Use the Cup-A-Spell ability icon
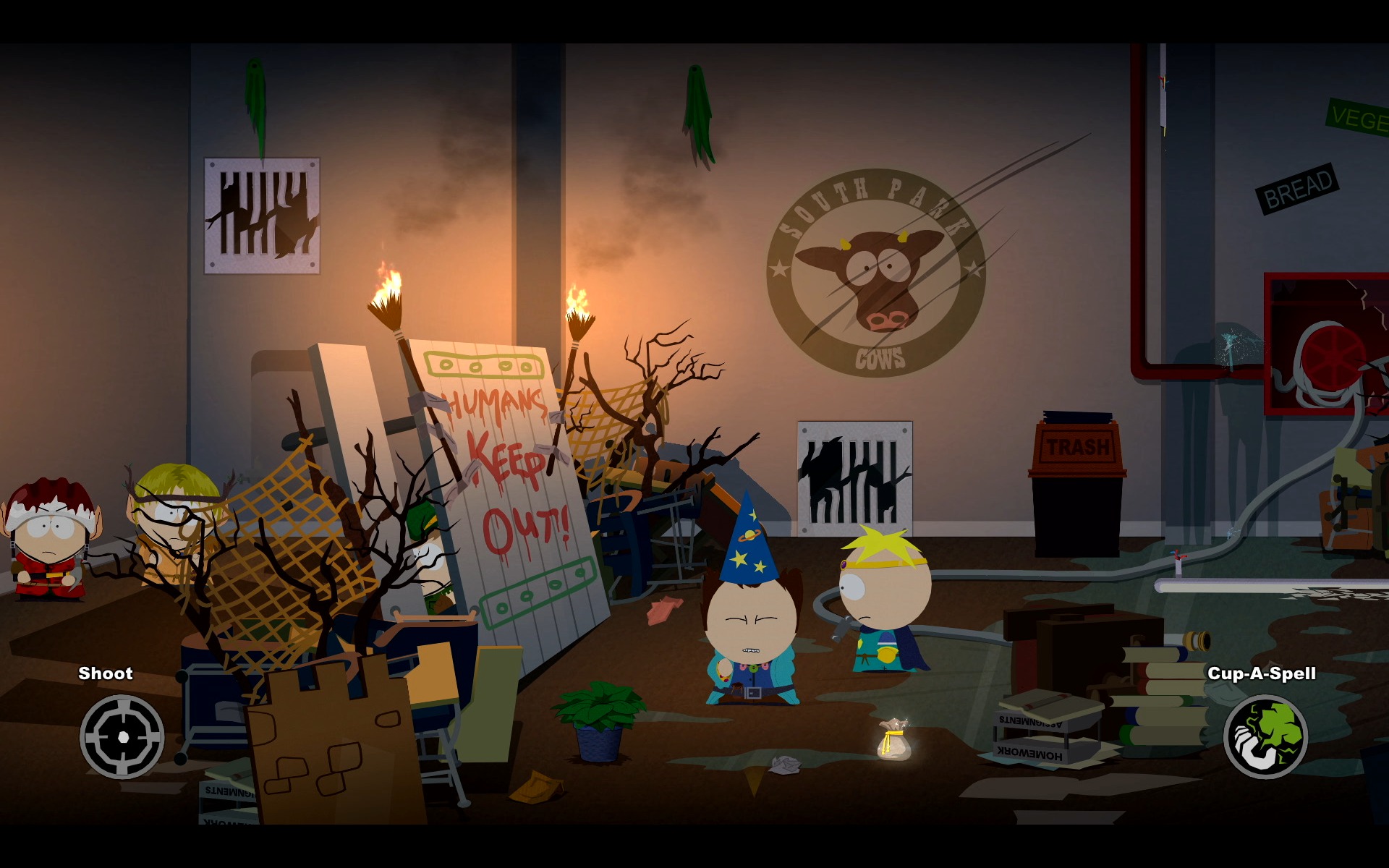 pos(1265,736)
